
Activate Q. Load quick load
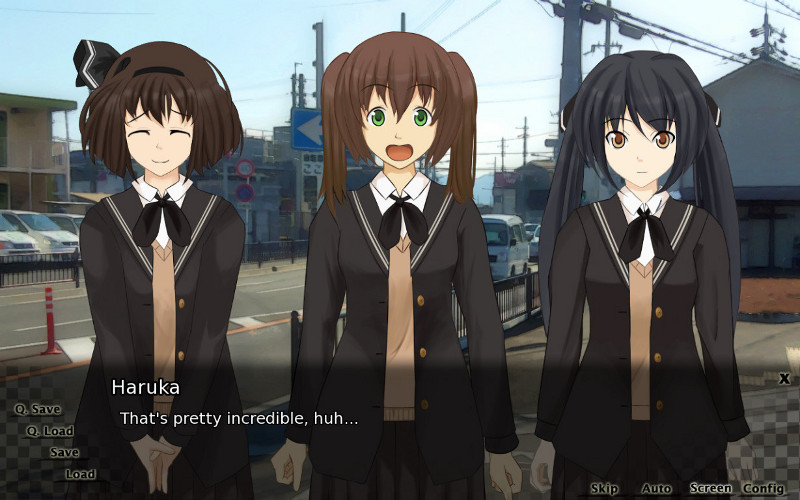[x=50, y=431]
